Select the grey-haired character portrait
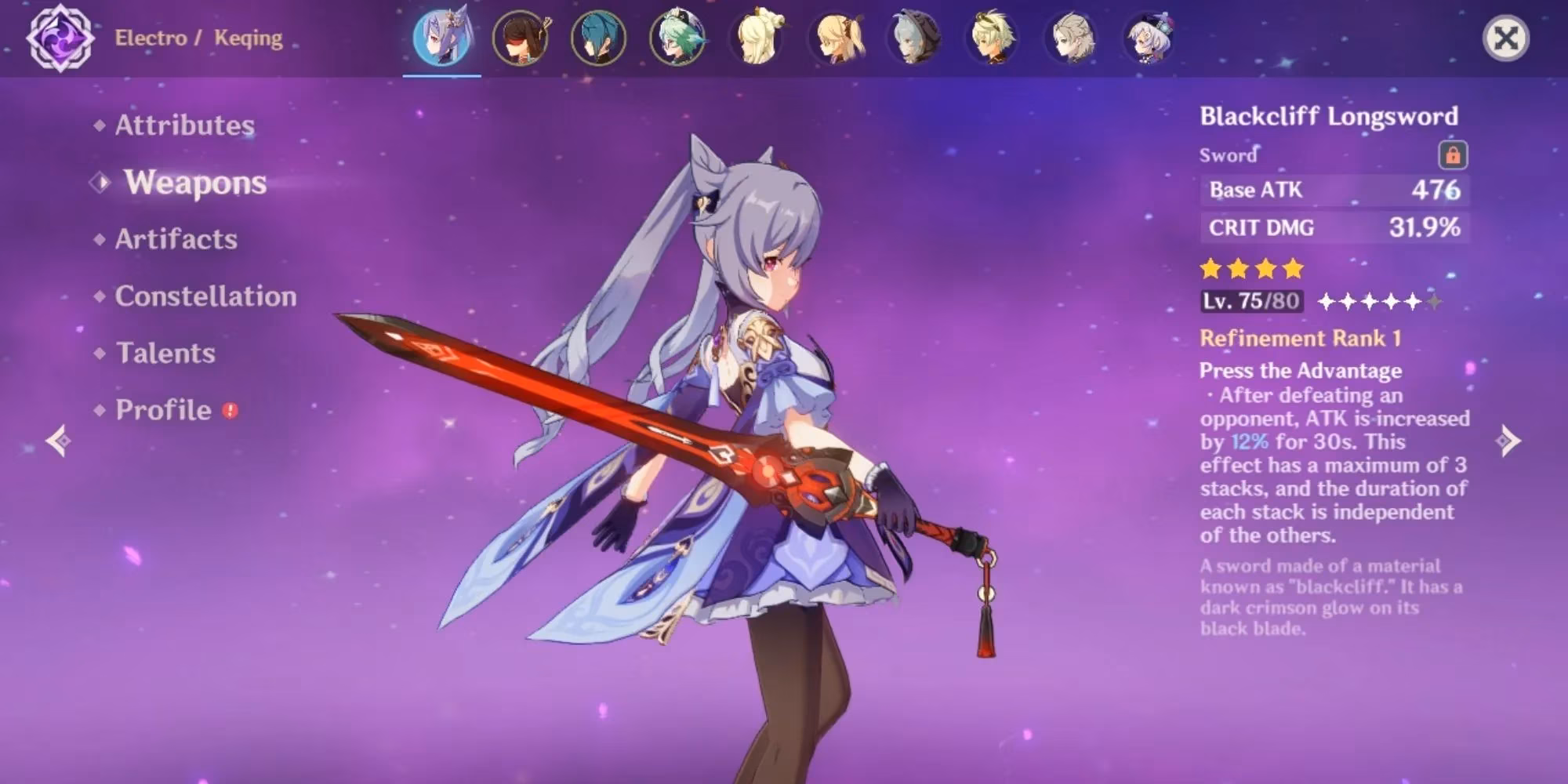Image resolution: width=1568 pixels, height=784 pixels. click(x=1073, y=39)
